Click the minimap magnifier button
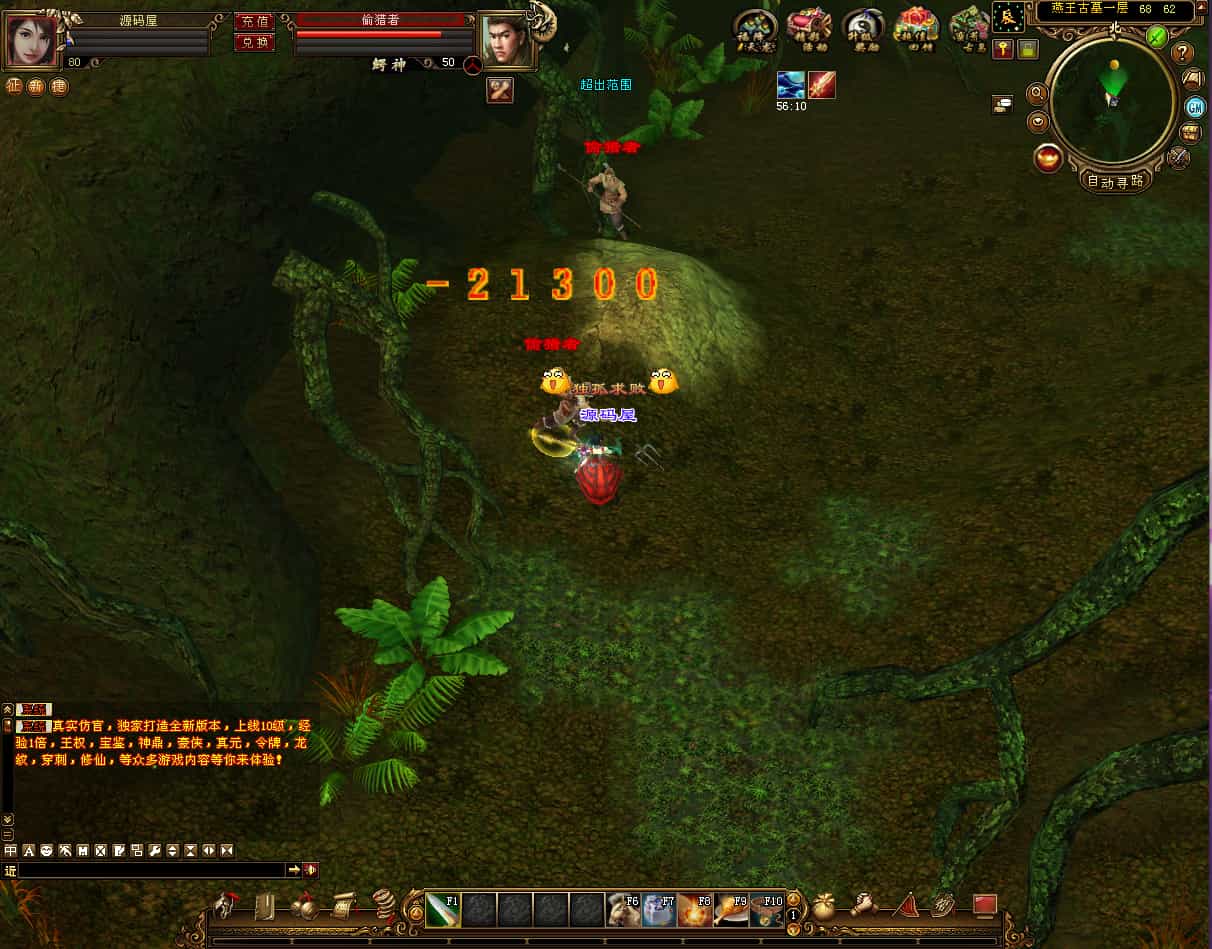This screenshot has height=949, width=1212. 1037,94
